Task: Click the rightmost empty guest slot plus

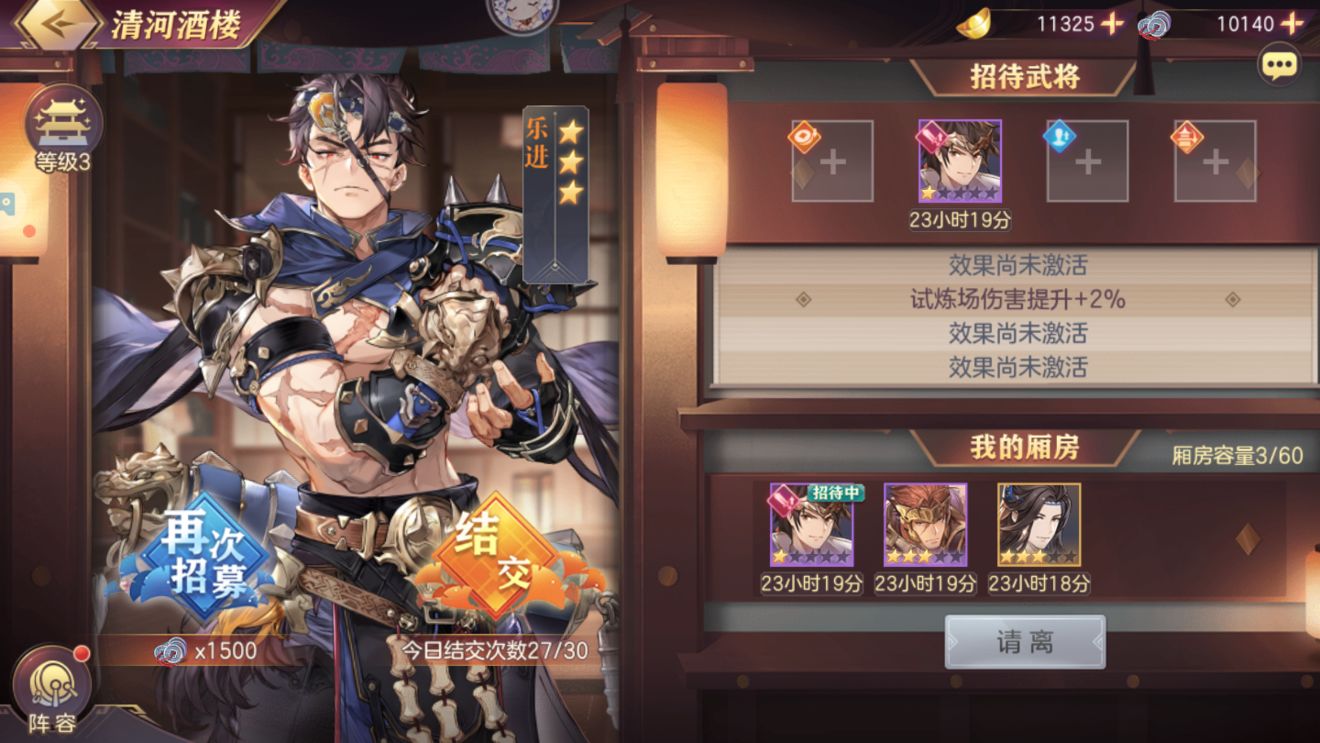Action: [x=1215, y=160]
